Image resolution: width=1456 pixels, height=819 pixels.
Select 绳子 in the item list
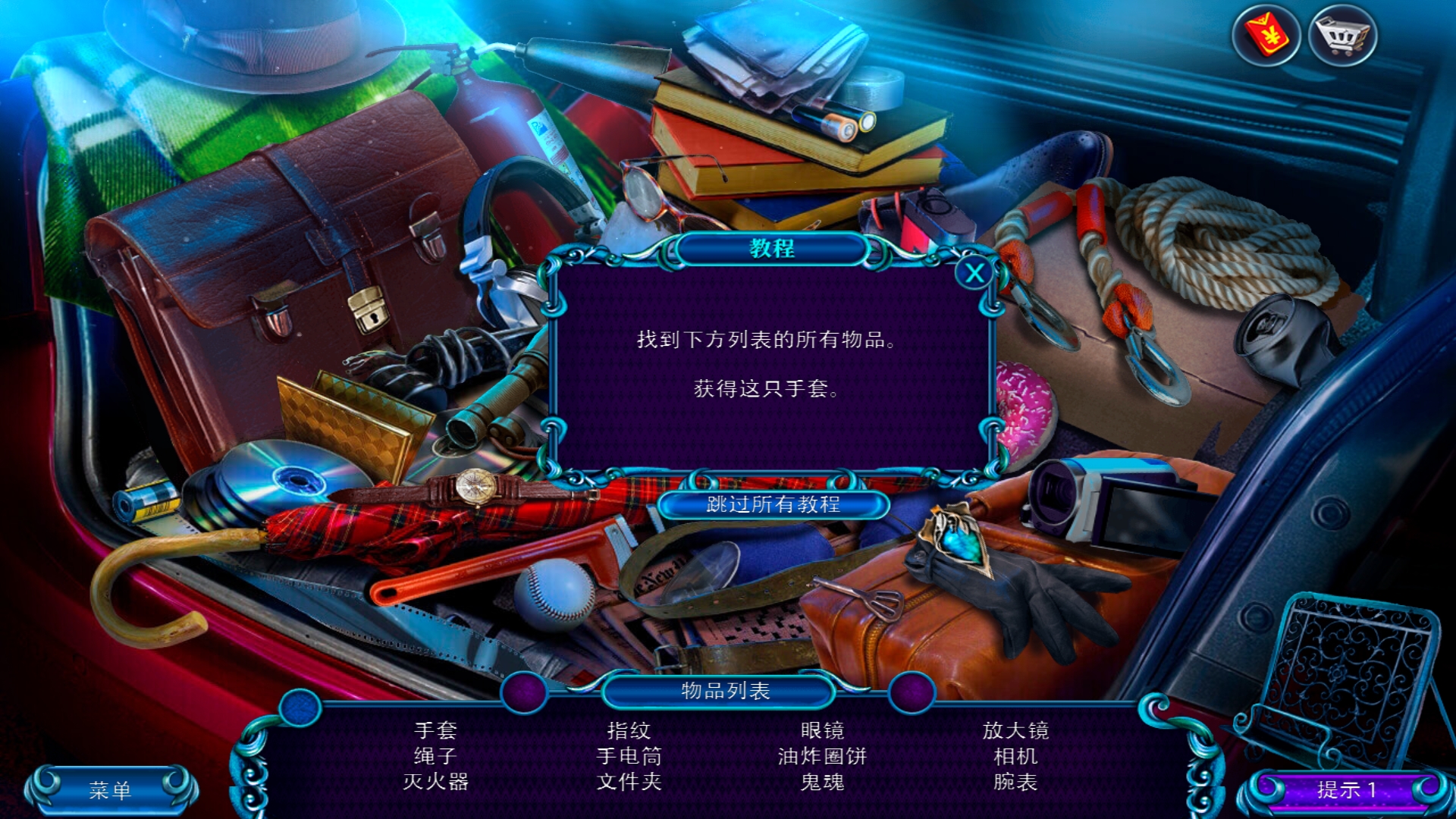coord(436,756)
